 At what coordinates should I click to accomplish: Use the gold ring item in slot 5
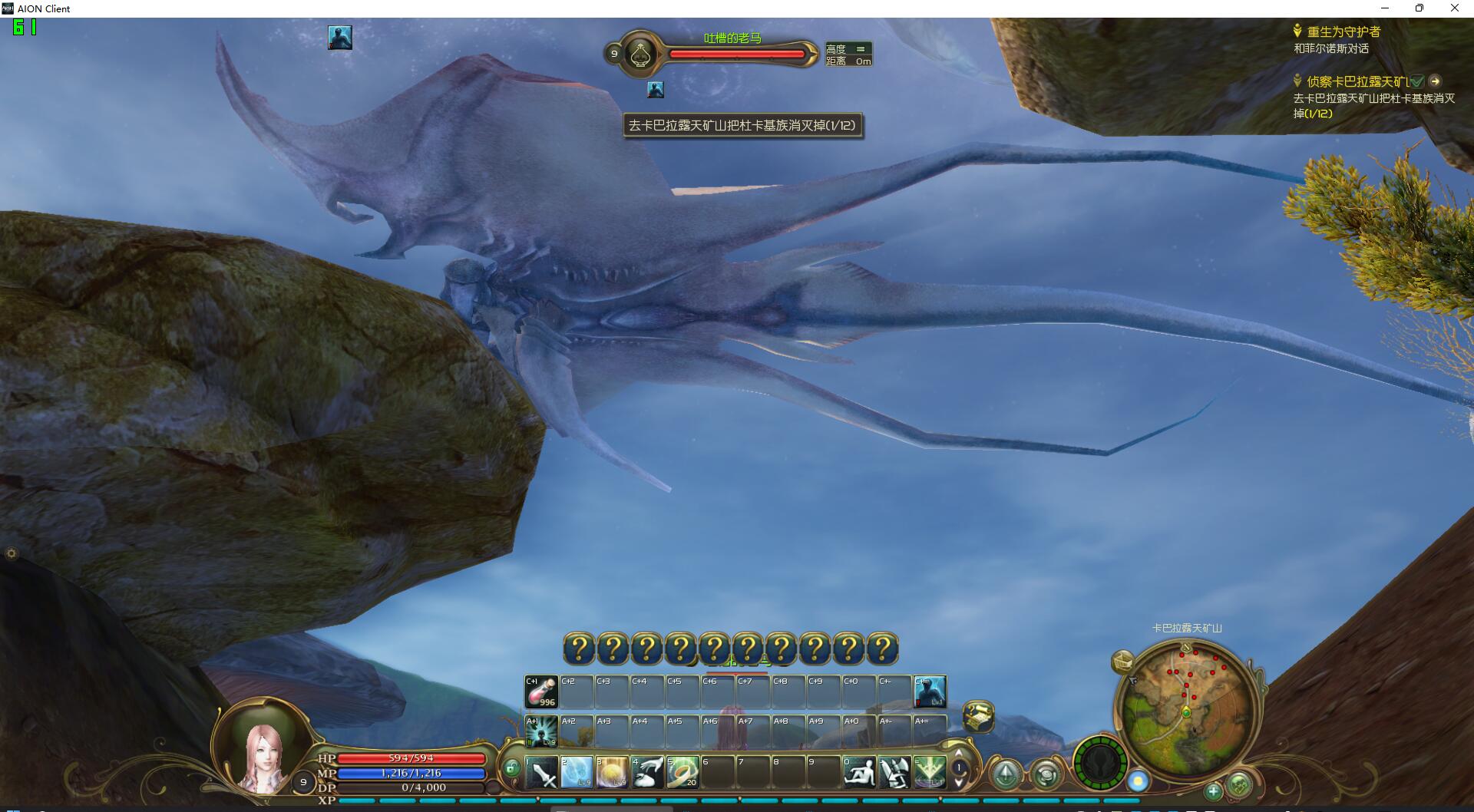[x=682, y=772]
